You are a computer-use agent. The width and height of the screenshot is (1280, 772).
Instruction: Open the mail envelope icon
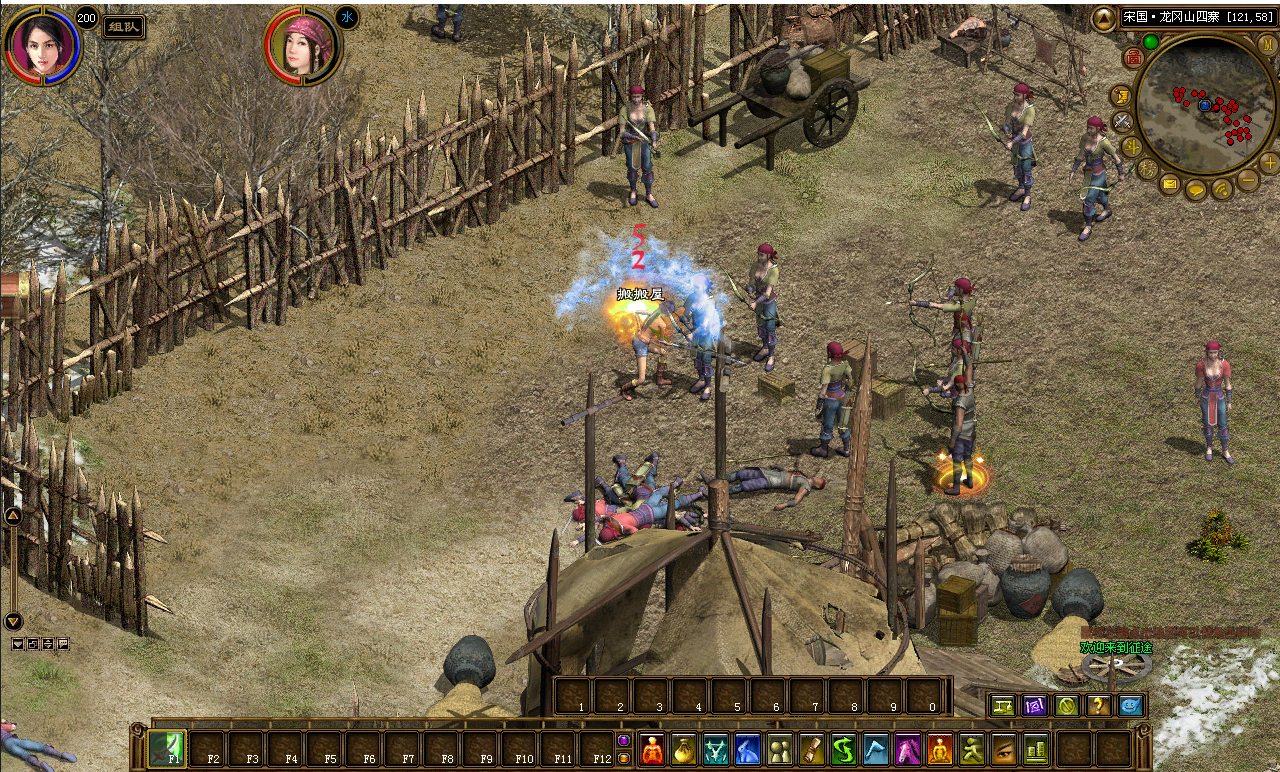(1170, 184)
